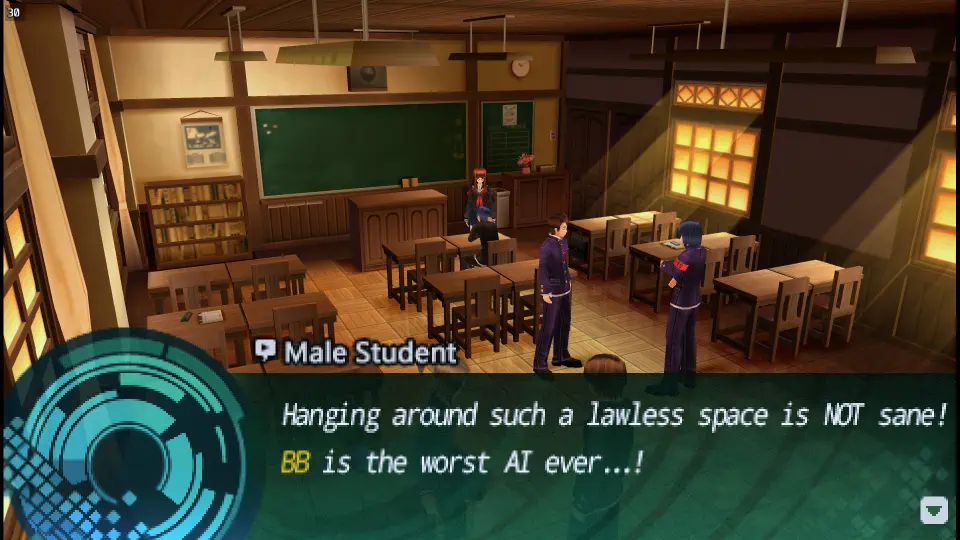This screenshot has height=540, width=960.
Task: Advance dialogue with the down-arrow button
Action: point(933,511)
